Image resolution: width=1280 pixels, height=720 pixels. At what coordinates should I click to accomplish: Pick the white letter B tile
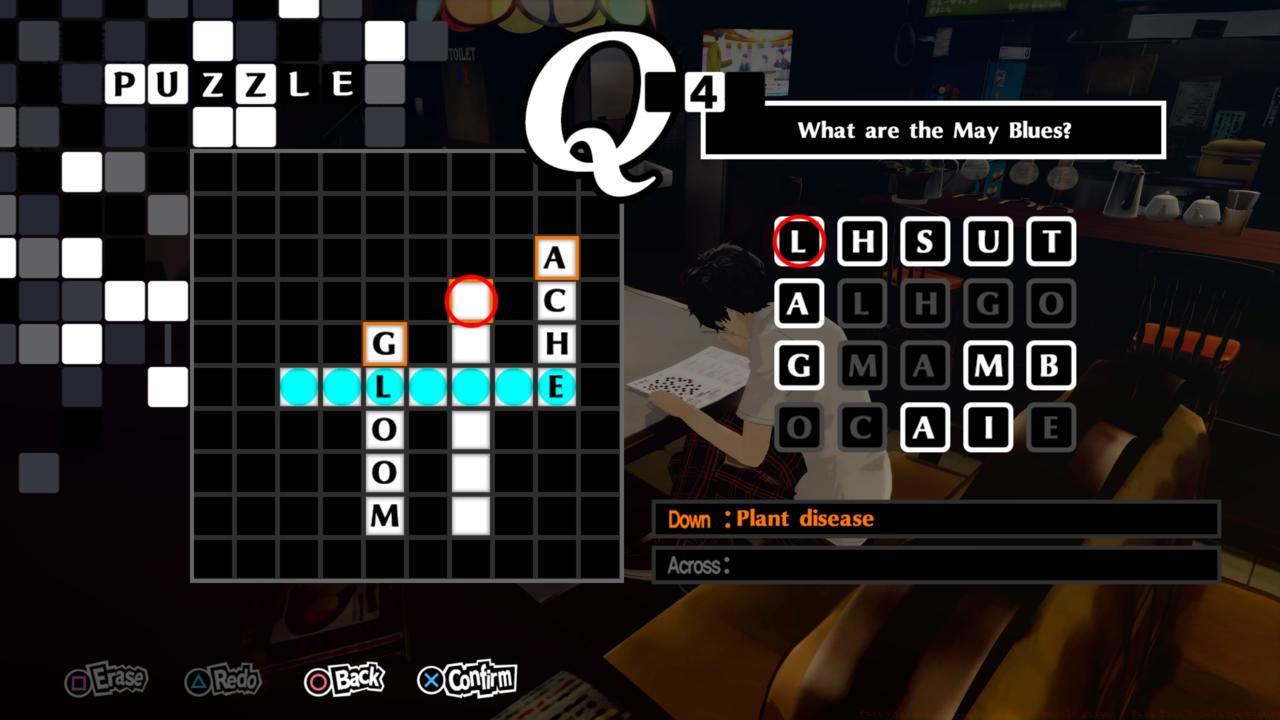point(1051,366)
